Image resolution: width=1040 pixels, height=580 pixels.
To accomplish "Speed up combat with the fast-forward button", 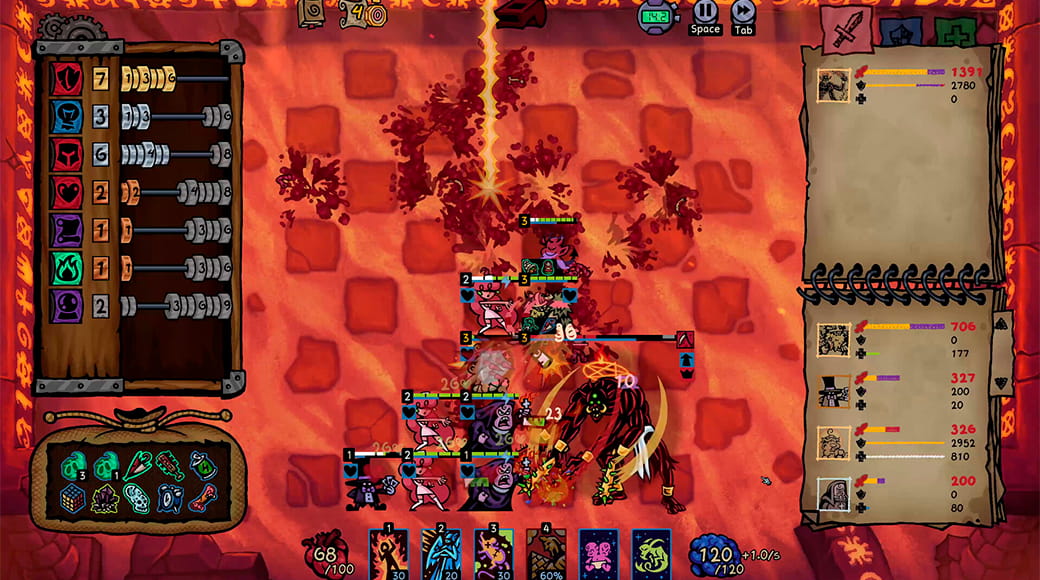I will pos(743,12).
